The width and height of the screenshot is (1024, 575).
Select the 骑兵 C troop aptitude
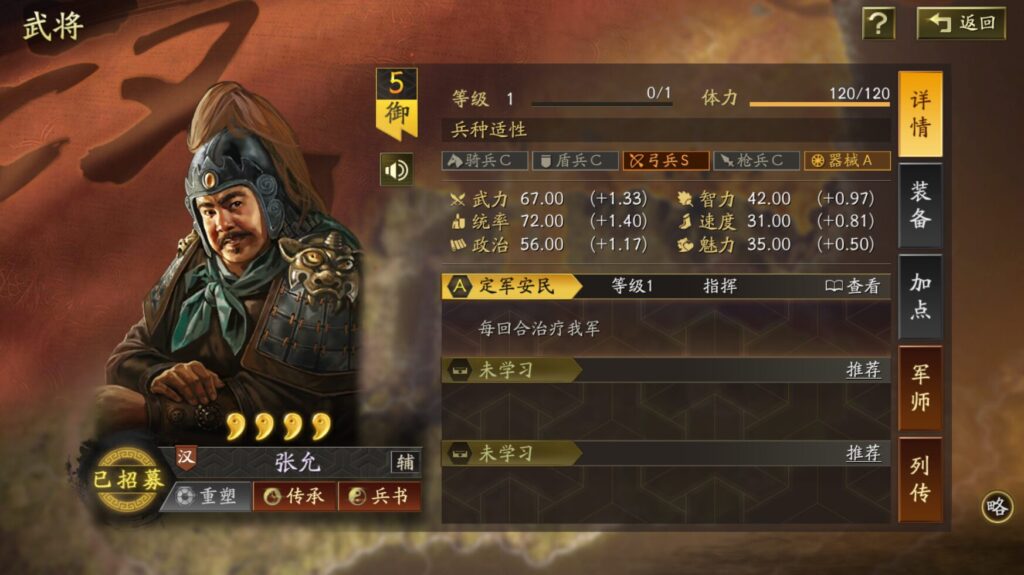[484, 160]
